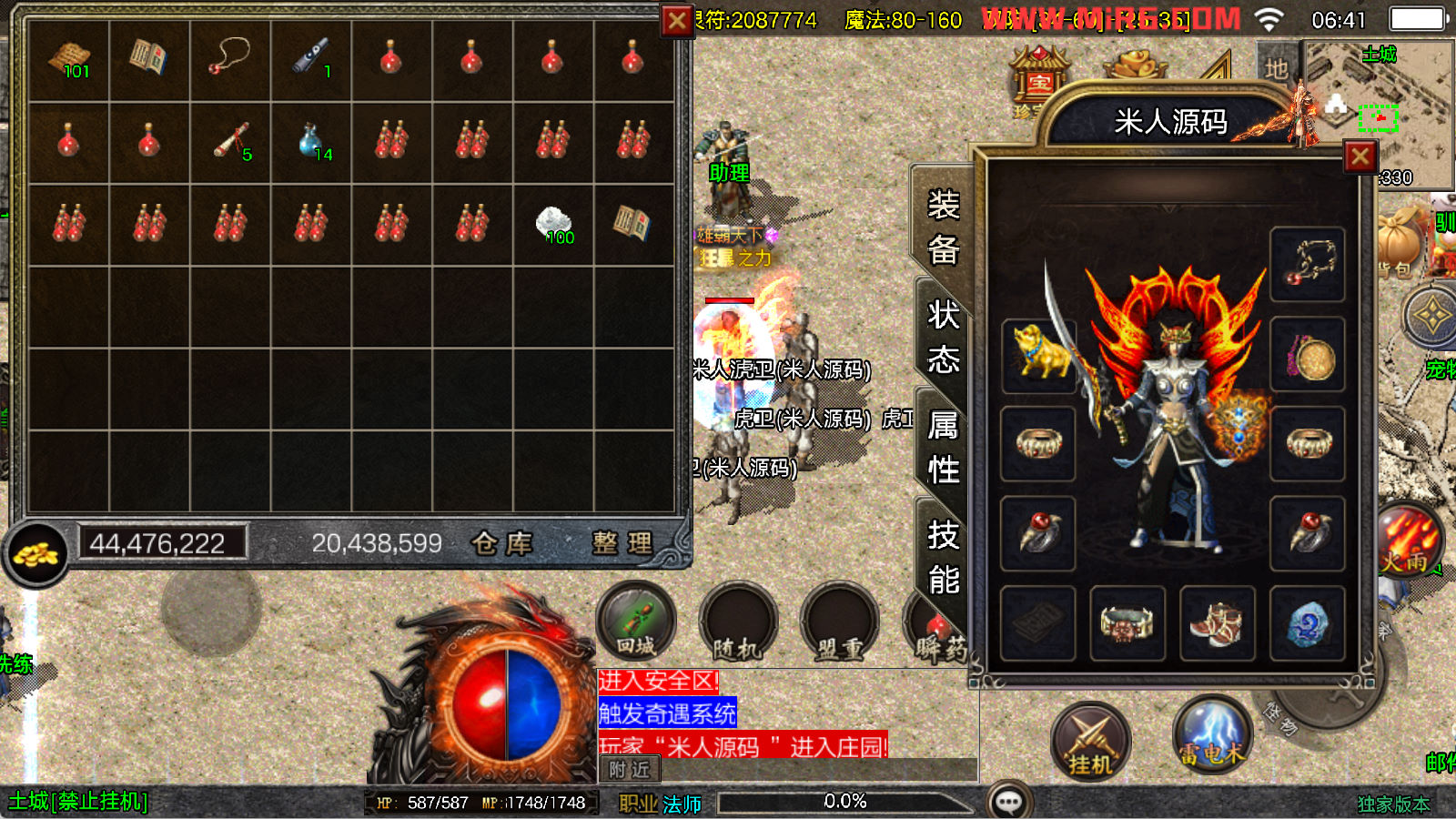Show the 技能 skills tab

[943, 557]
